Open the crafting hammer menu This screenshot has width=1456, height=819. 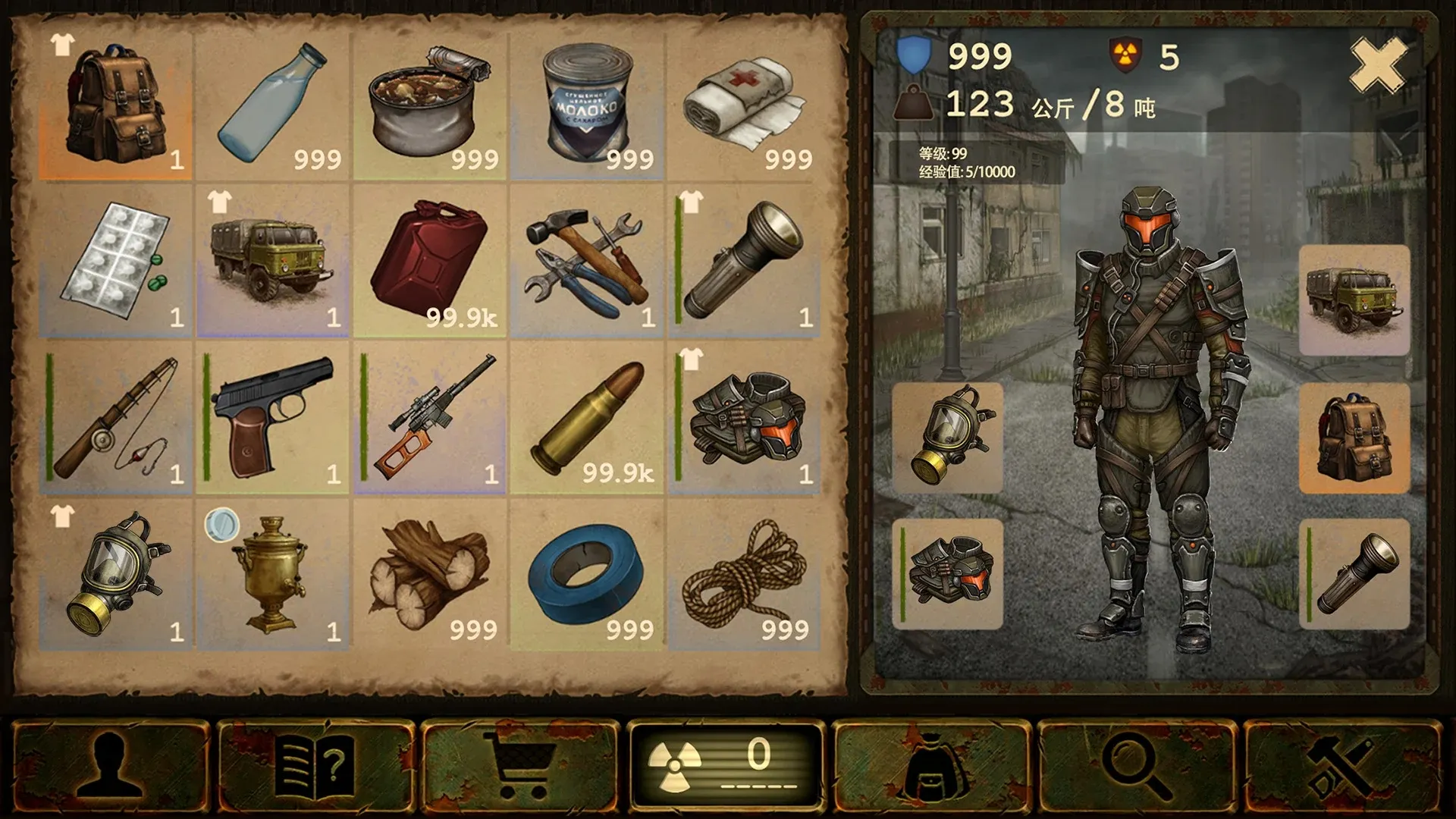pos(1342,766)
